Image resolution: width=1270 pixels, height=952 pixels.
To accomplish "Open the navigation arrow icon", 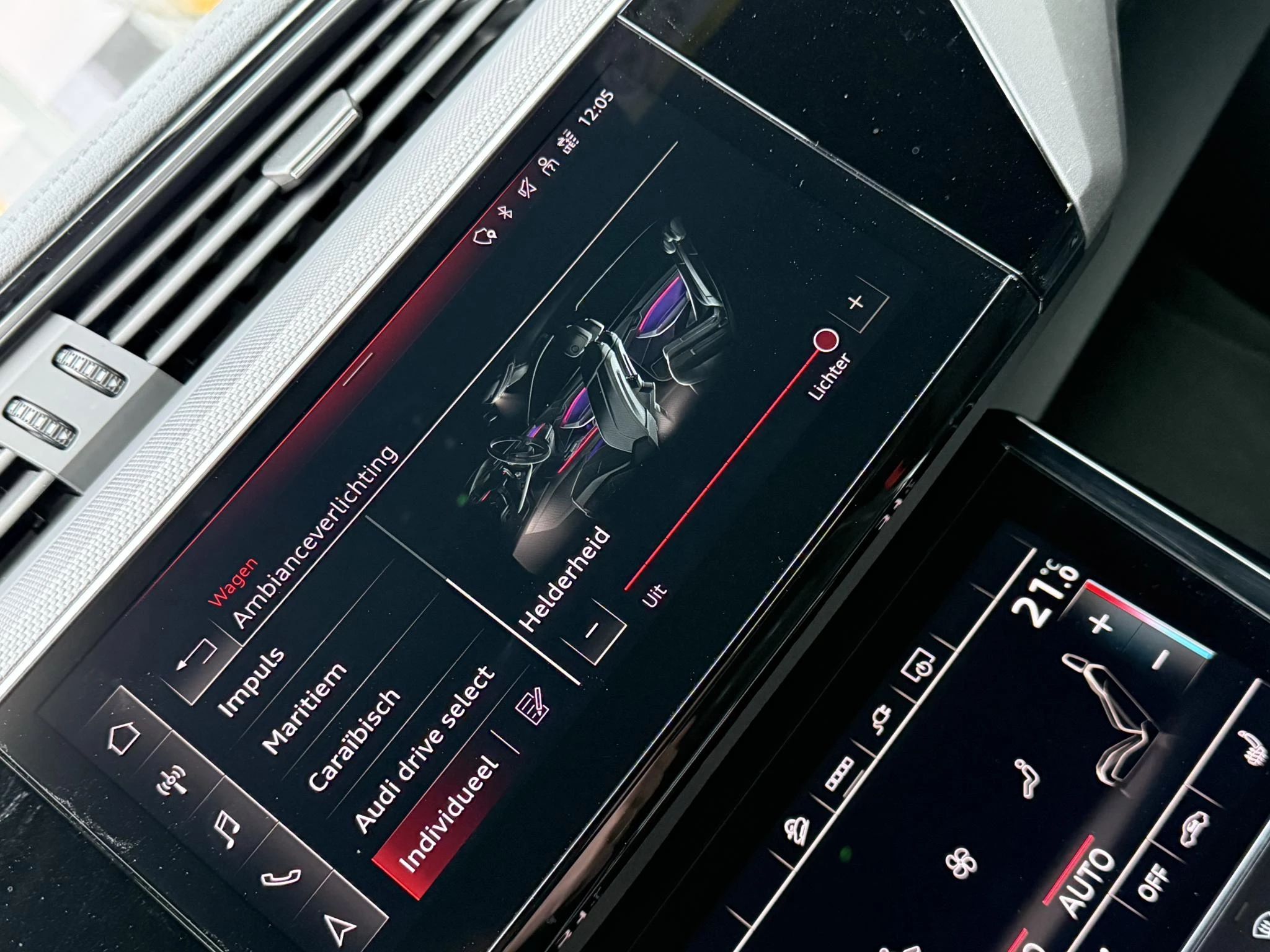I will [x=341, y=927].
